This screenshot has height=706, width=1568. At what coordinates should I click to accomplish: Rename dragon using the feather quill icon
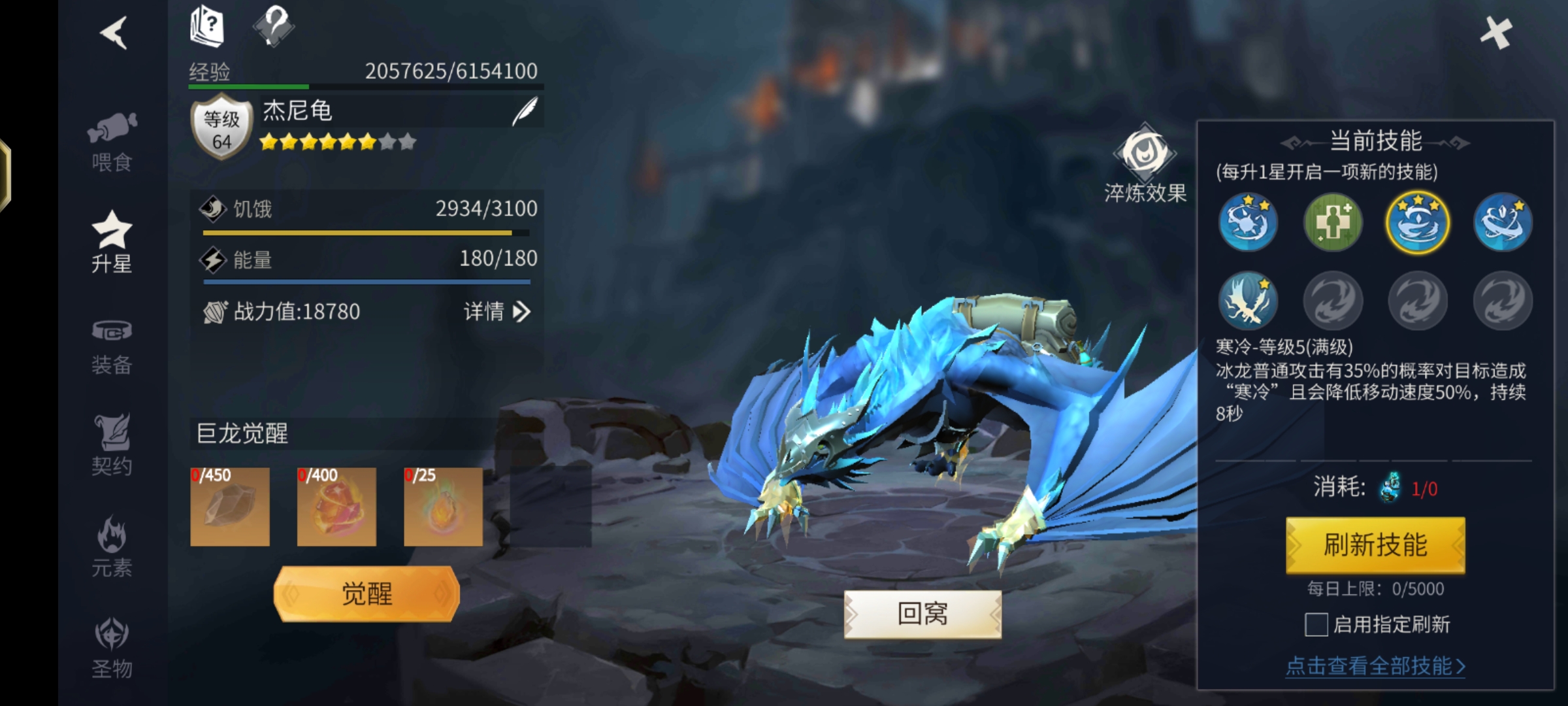coord(525,112)
